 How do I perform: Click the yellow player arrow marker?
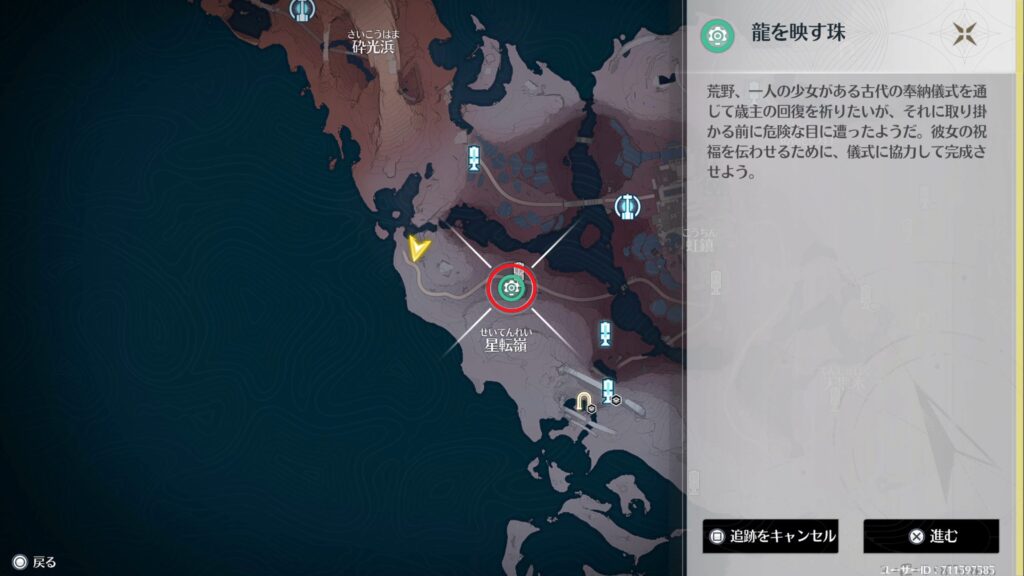(x=419, y=248)
